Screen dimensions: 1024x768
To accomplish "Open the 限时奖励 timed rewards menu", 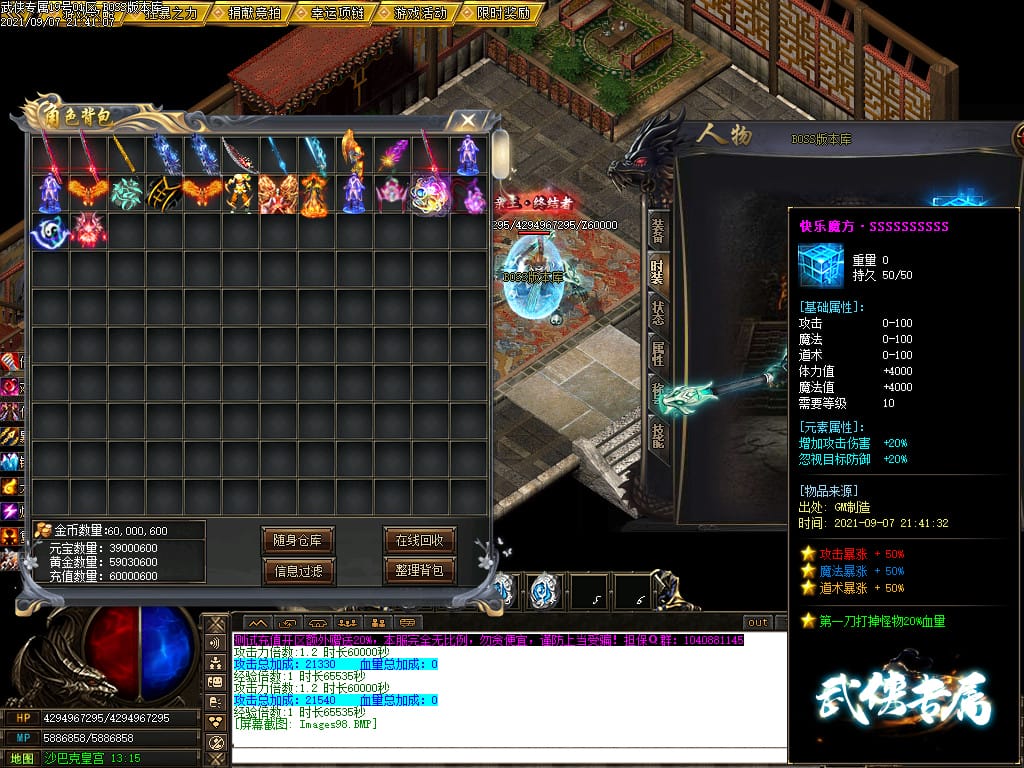I will tap(504, 13).
